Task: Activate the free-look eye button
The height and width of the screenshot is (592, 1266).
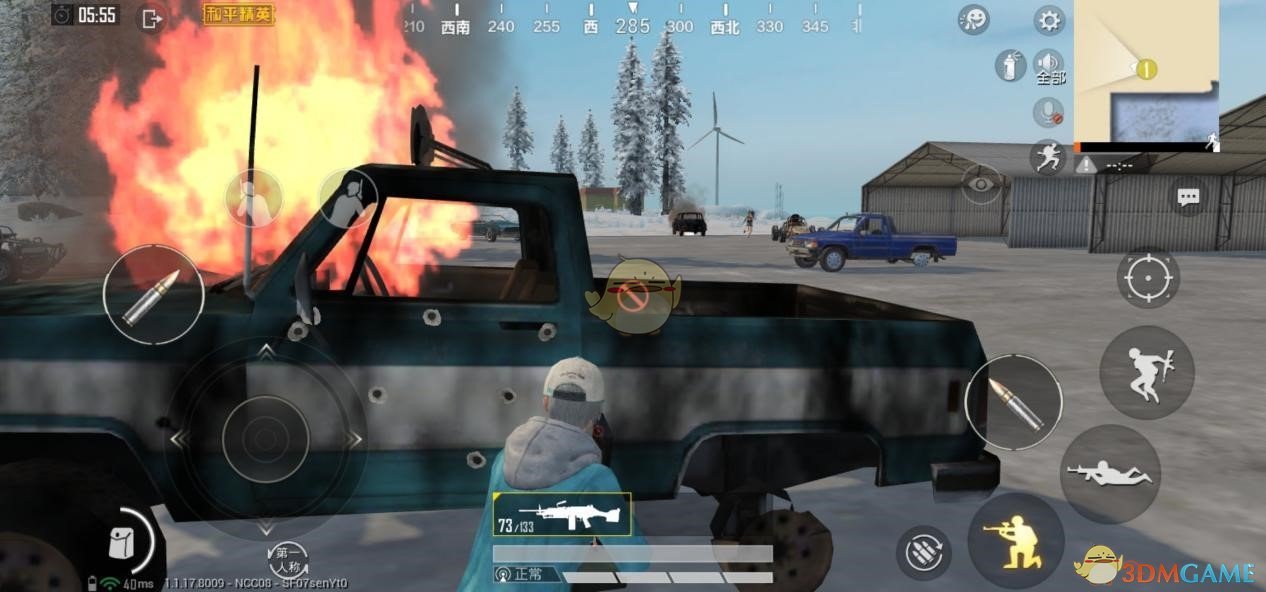Action: (981, 184)
